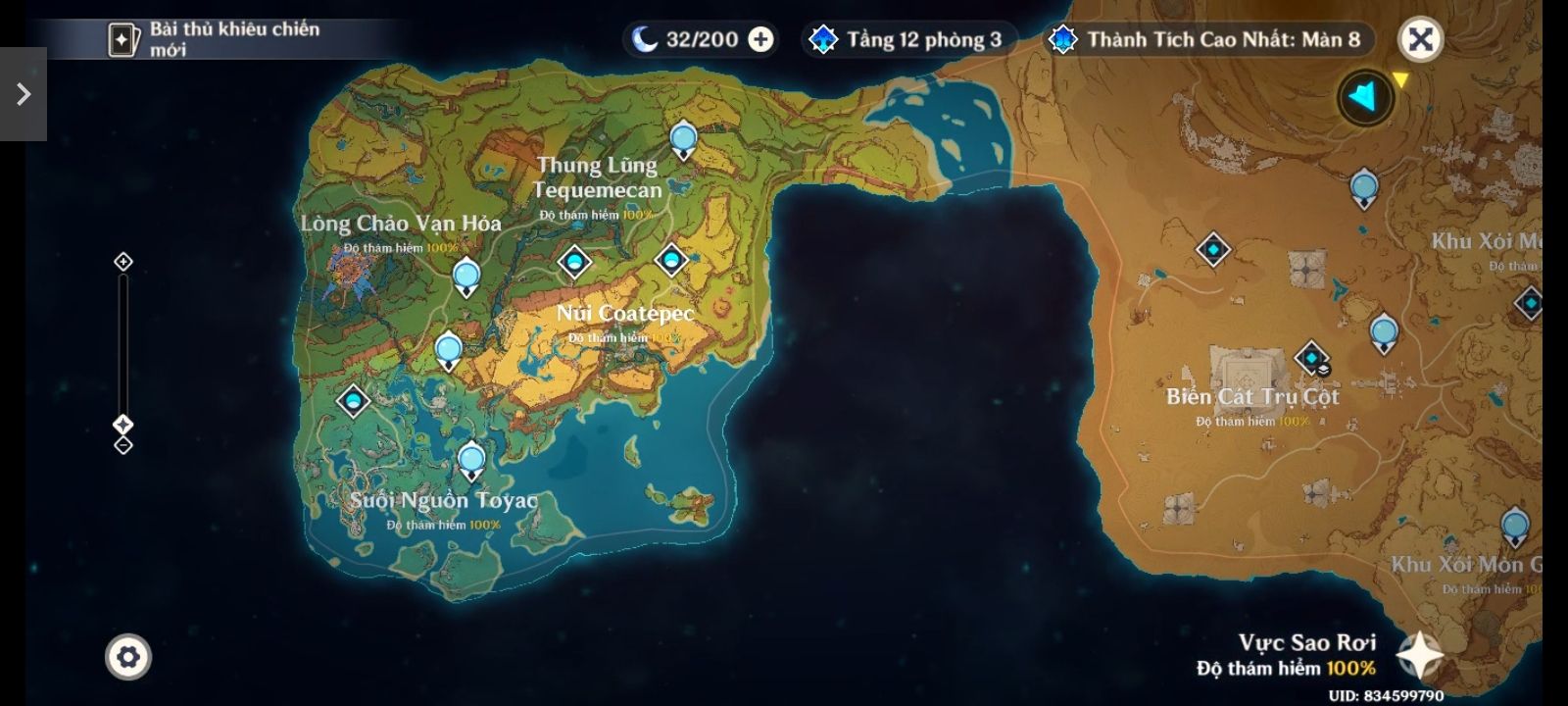Select teleport waypoint above Thung Lũng Tequemecan

[683, 140]
